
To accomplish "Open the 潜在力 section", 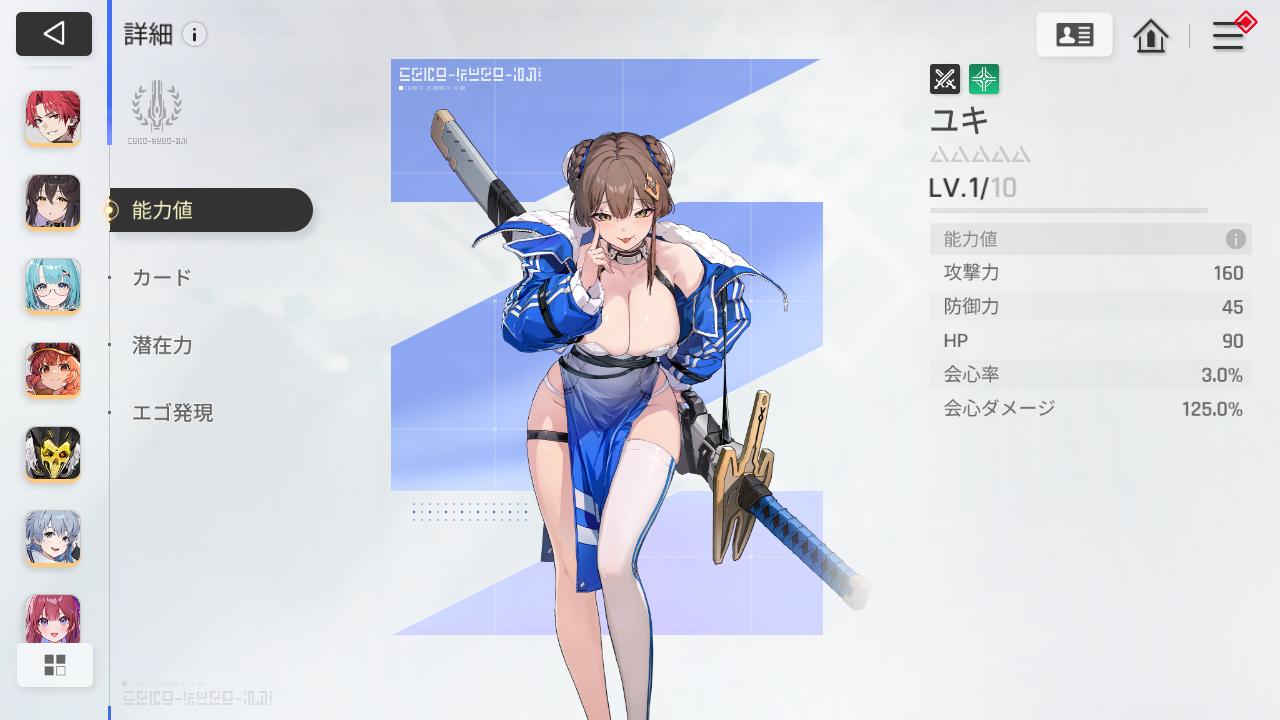I will (163, 345).
